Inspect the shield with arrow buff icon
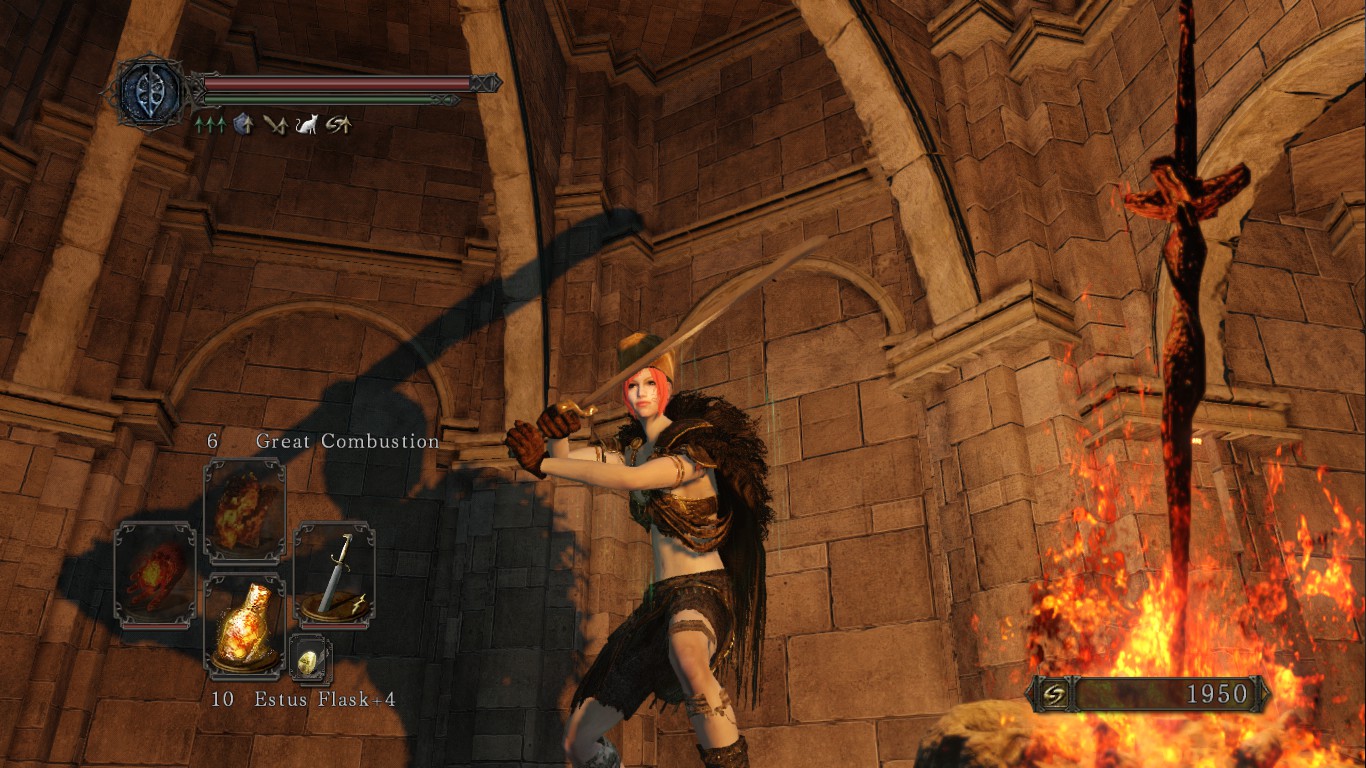1366x768 pixels. [242, 125]
